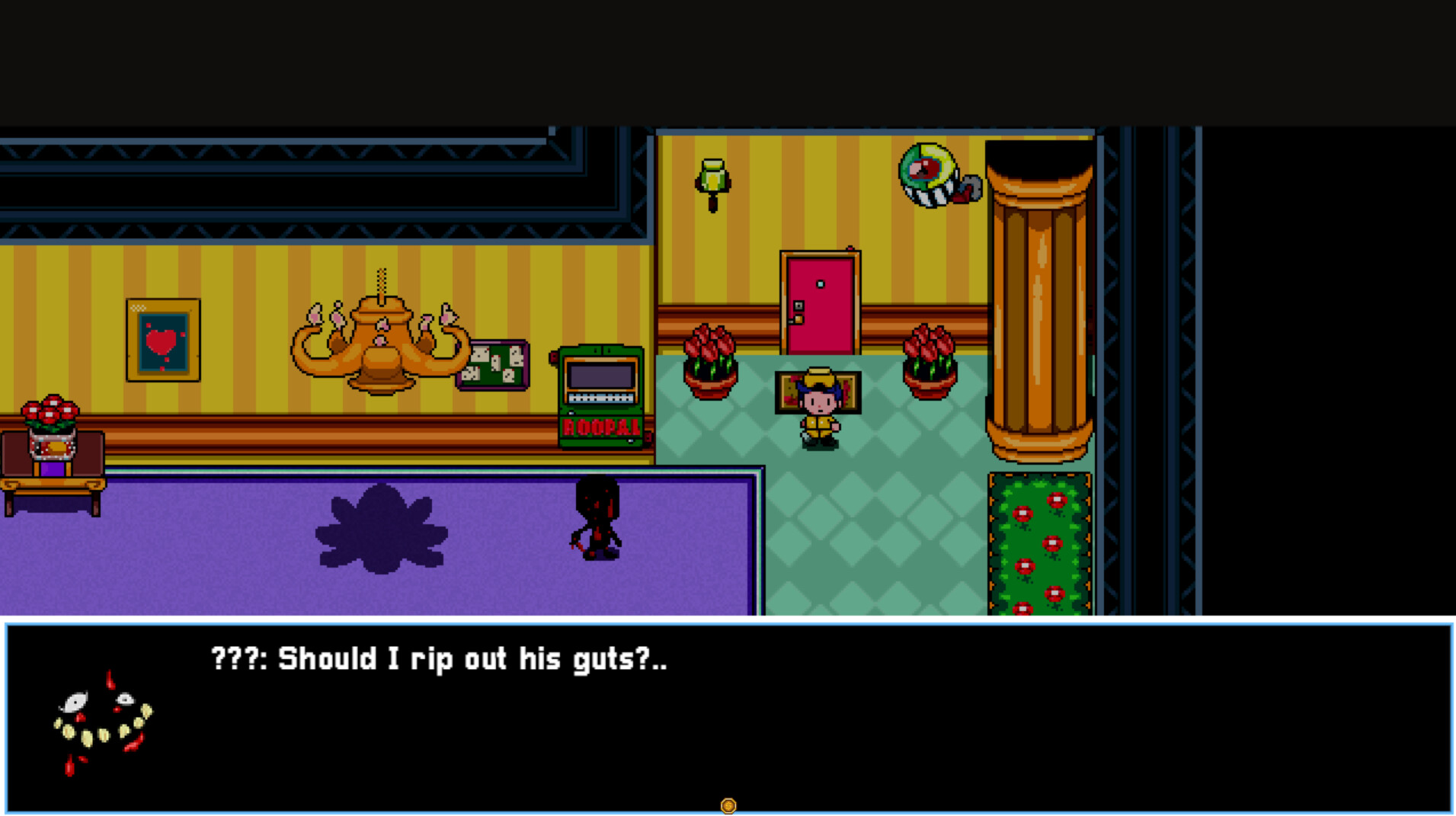Click the small white switch on the ROOPAL machine
Viewport: 1456px width, 816px height.
(571, 413)
